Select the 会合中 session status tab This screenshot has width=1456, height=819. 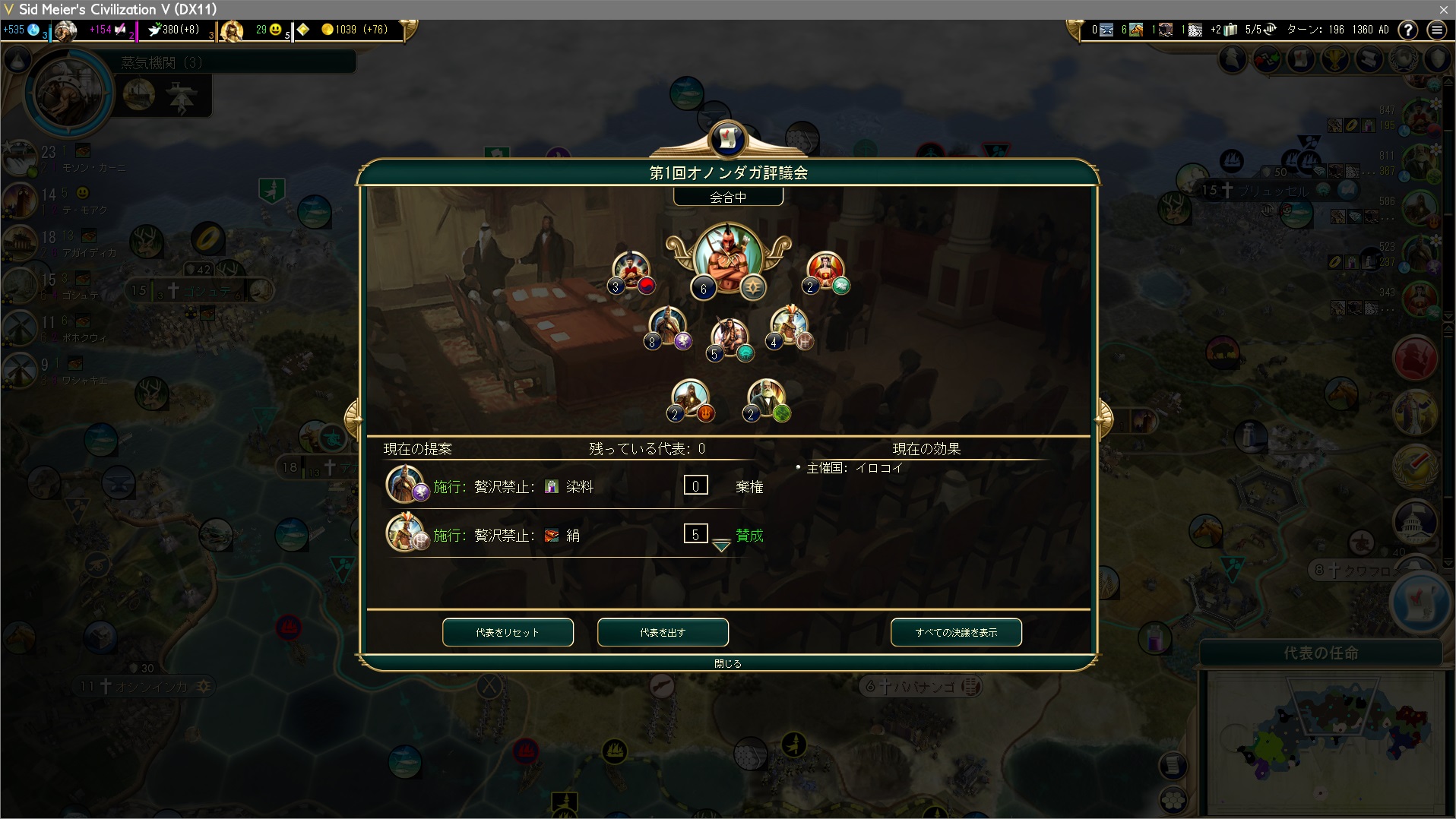click(x=727, y=198)
